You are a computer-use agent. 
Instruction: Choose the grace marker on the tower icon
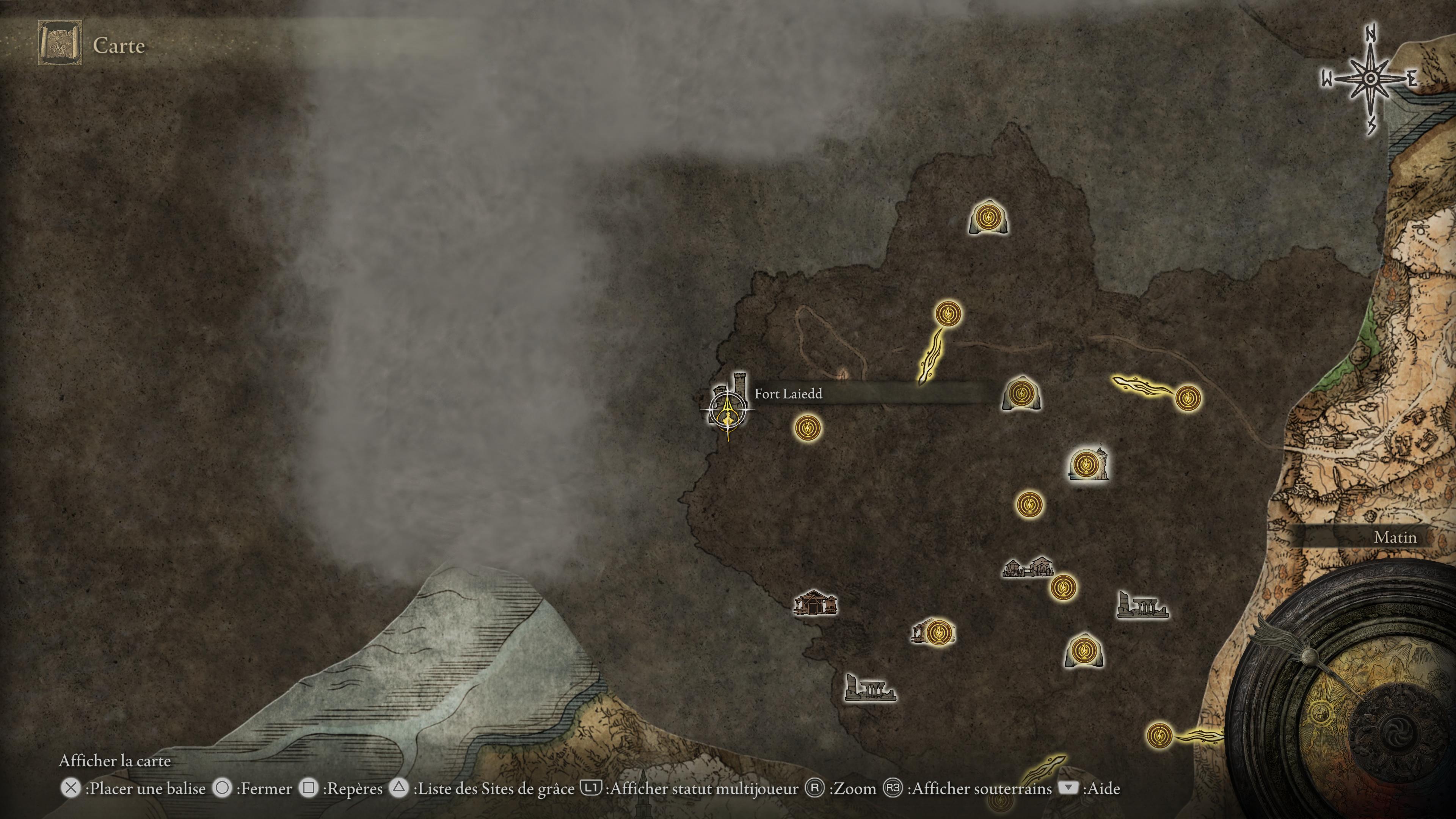pyautogui.click(x=1085, y=464)
